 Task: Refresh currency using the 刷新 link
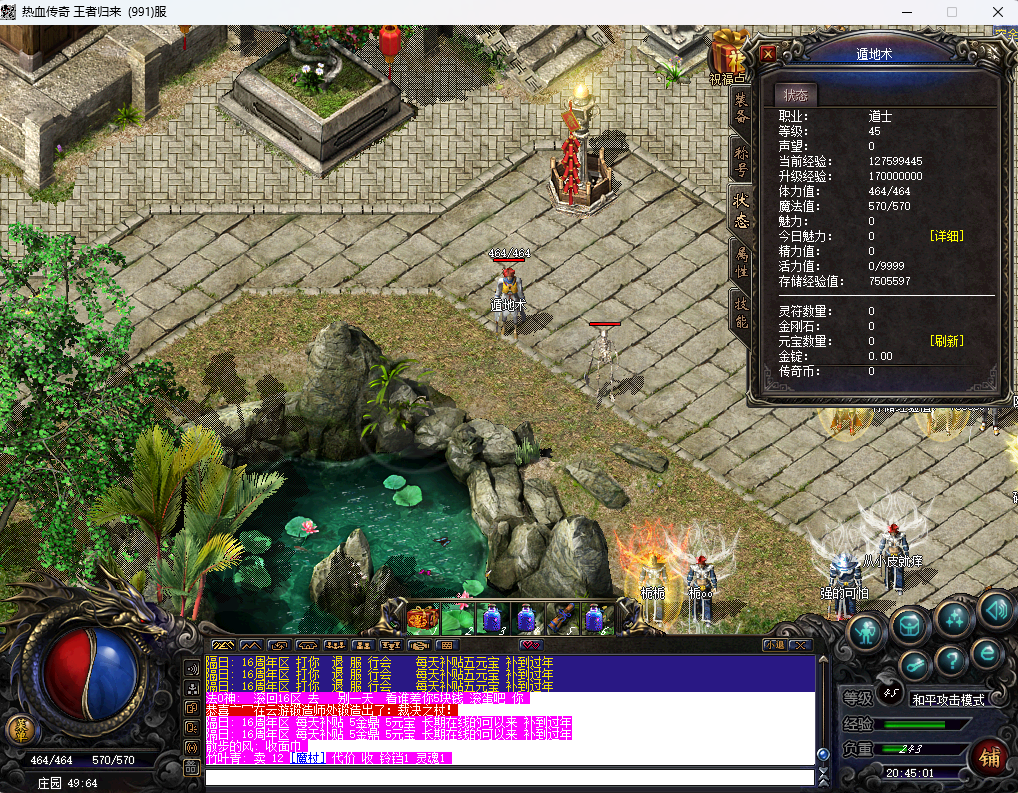point(947,341)
